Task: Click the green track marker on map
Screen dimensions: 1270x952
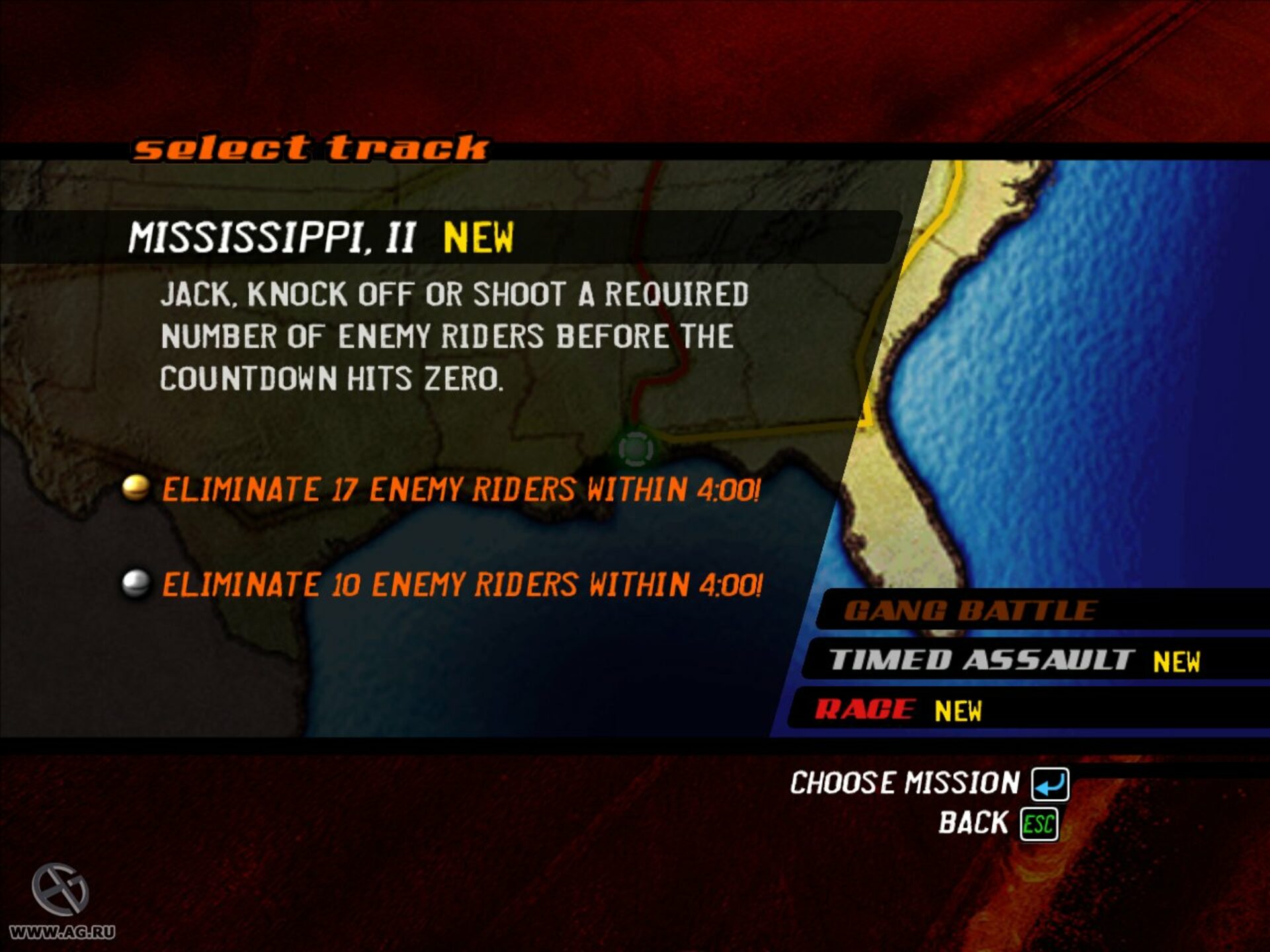Action: [x=635, y=448]
